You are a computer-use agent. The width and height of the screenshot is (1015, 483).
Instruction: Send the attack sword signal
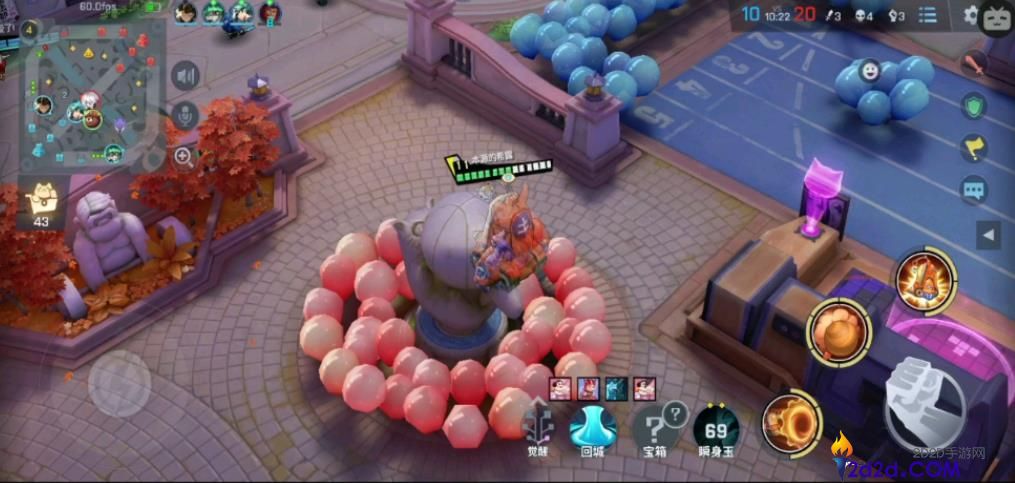click(973, 65)
